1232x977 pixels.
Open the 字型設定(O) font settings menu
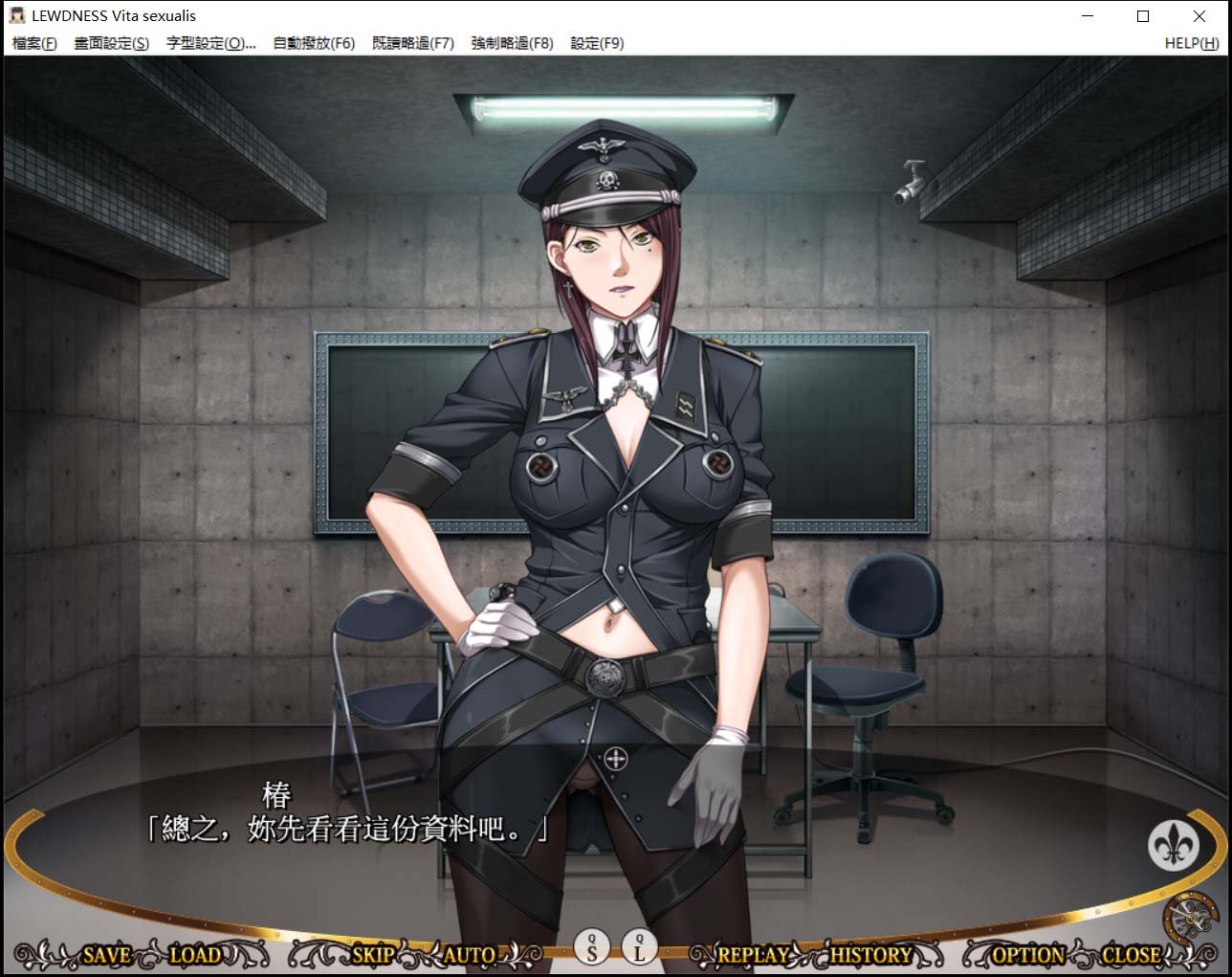[212, 43]
